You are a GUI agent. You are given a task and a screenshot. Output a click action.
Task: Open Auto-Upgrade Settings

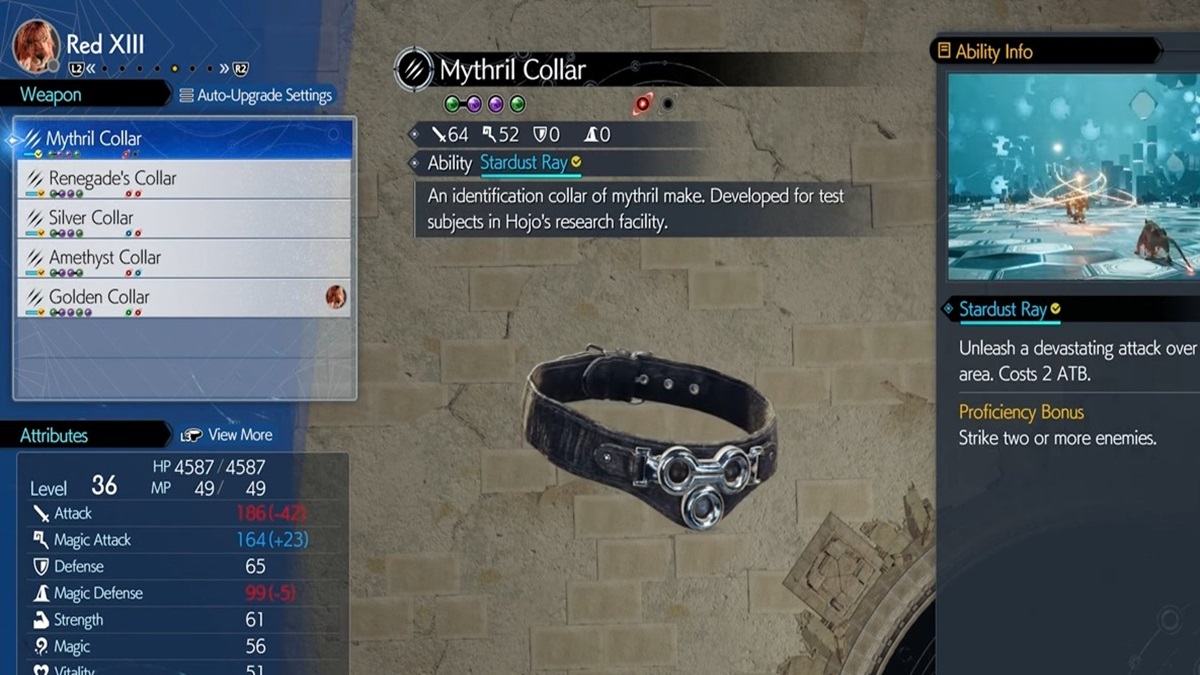[256, 96]
